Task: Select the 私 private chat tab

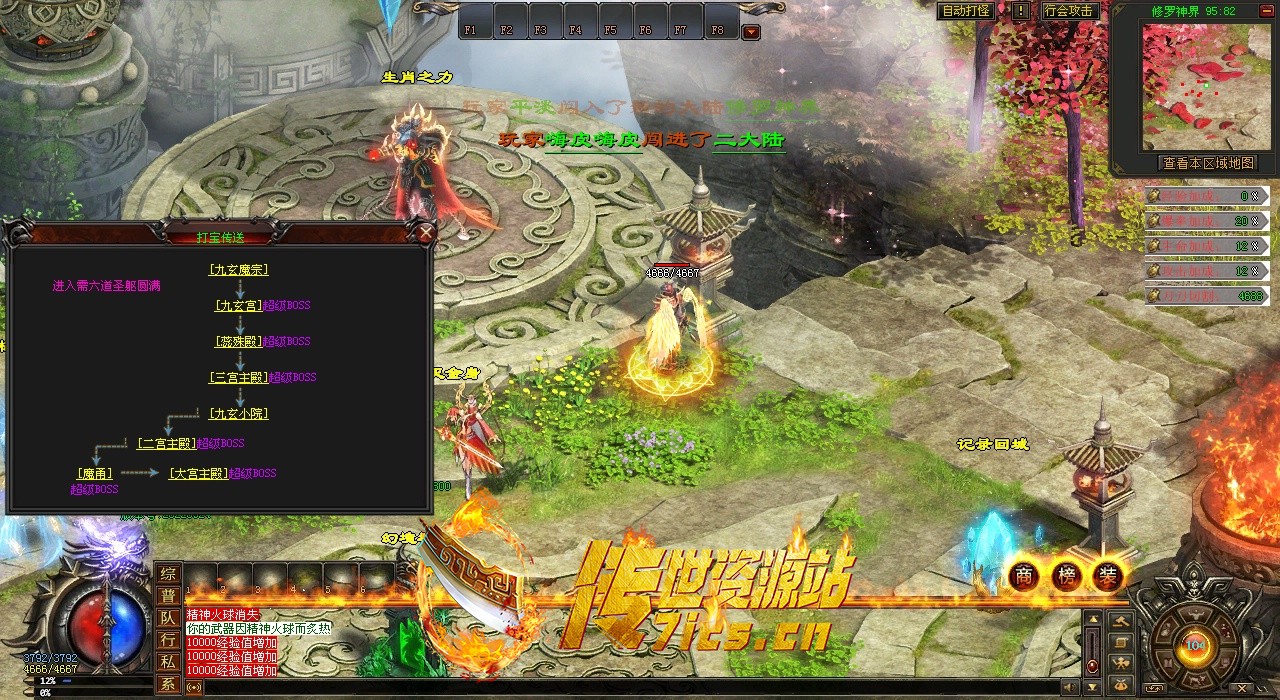Action: point(168,662)
